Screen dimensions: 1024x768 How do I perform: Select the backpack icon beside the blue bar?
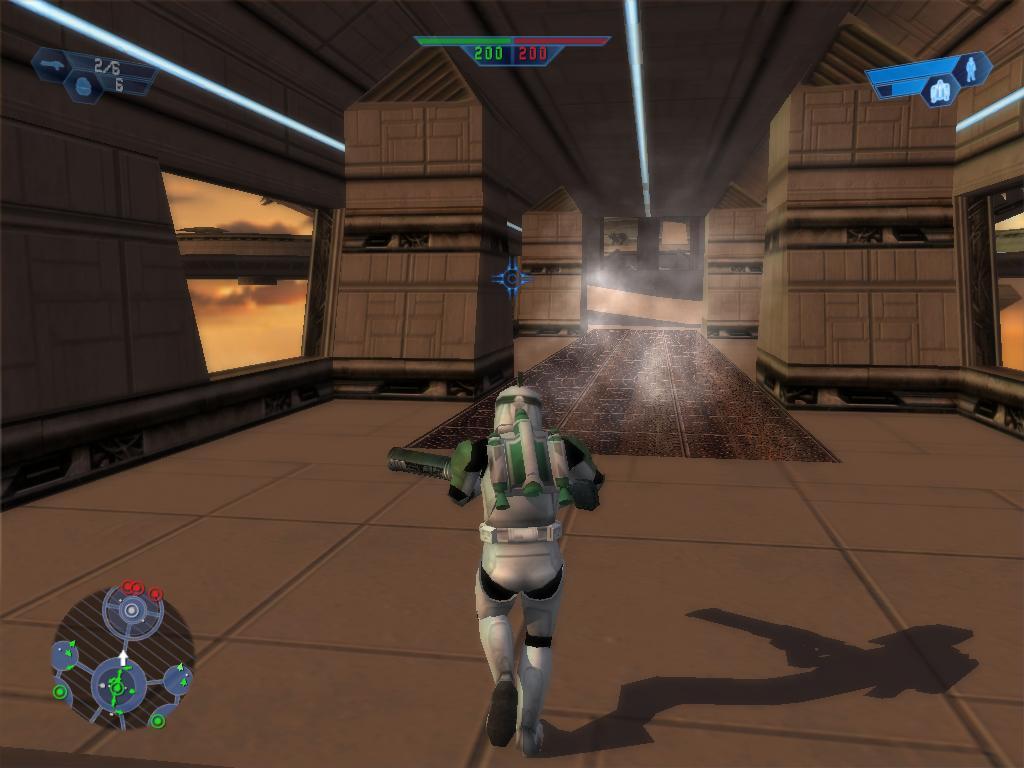click(x=939, y=92)
